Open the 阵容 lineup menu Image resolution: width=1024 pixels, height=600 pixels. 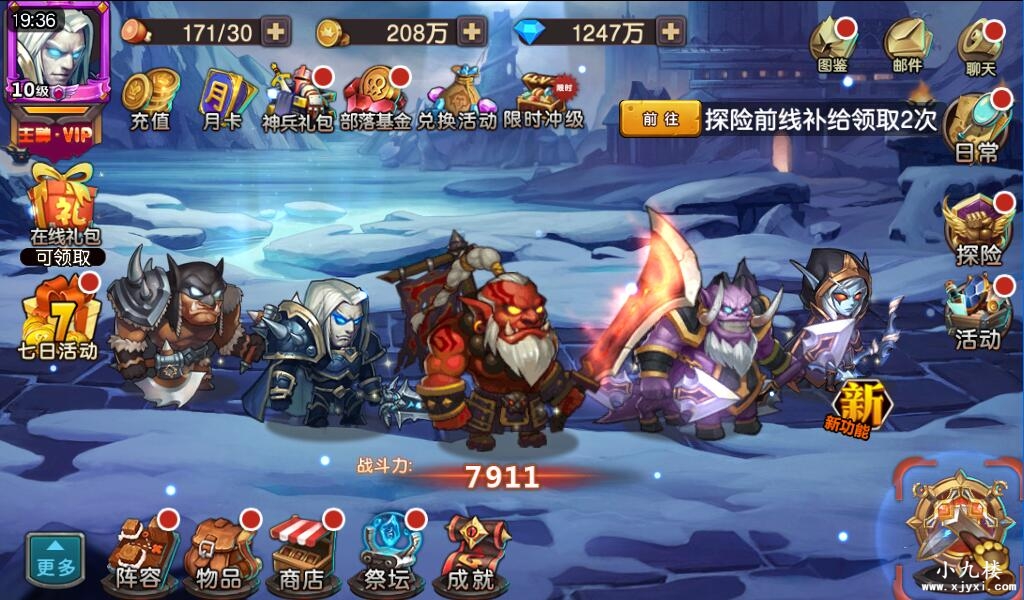pos(139,553)
